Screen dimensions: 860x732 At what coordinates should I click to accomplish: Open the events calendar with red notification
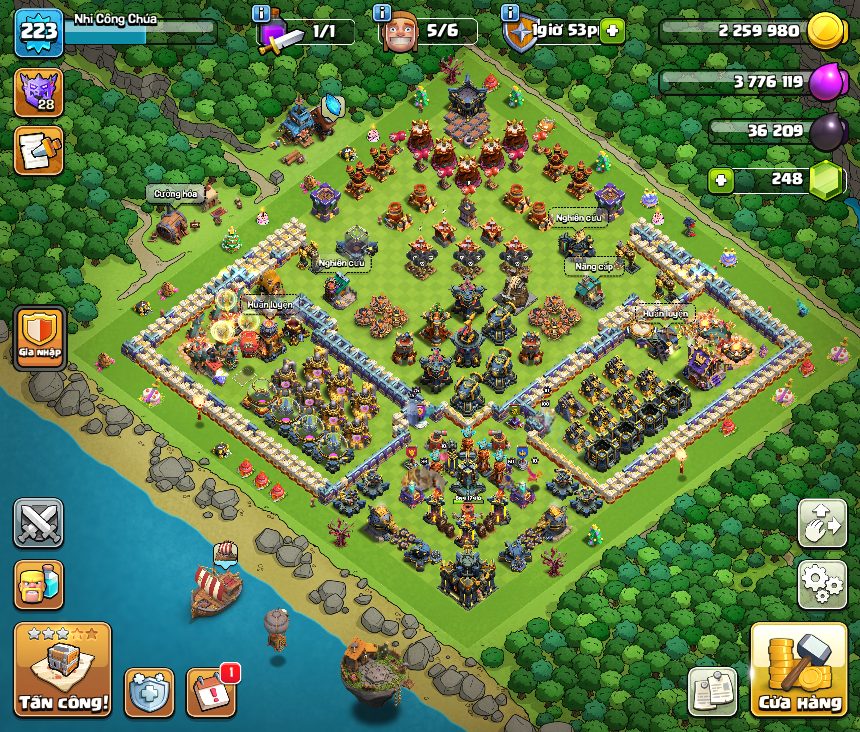coord(212,691)
